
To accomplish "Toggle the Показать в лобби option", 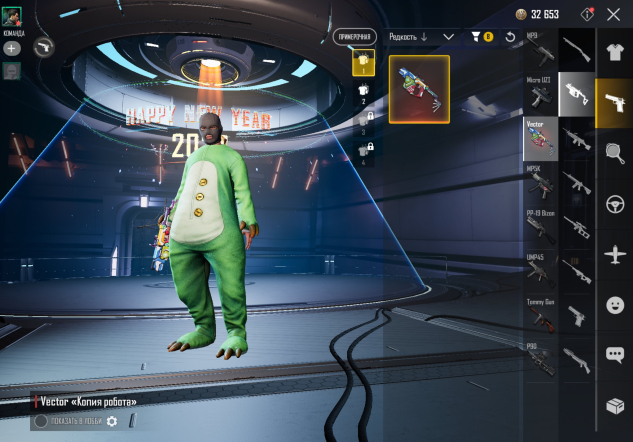I will coord(41,421).
